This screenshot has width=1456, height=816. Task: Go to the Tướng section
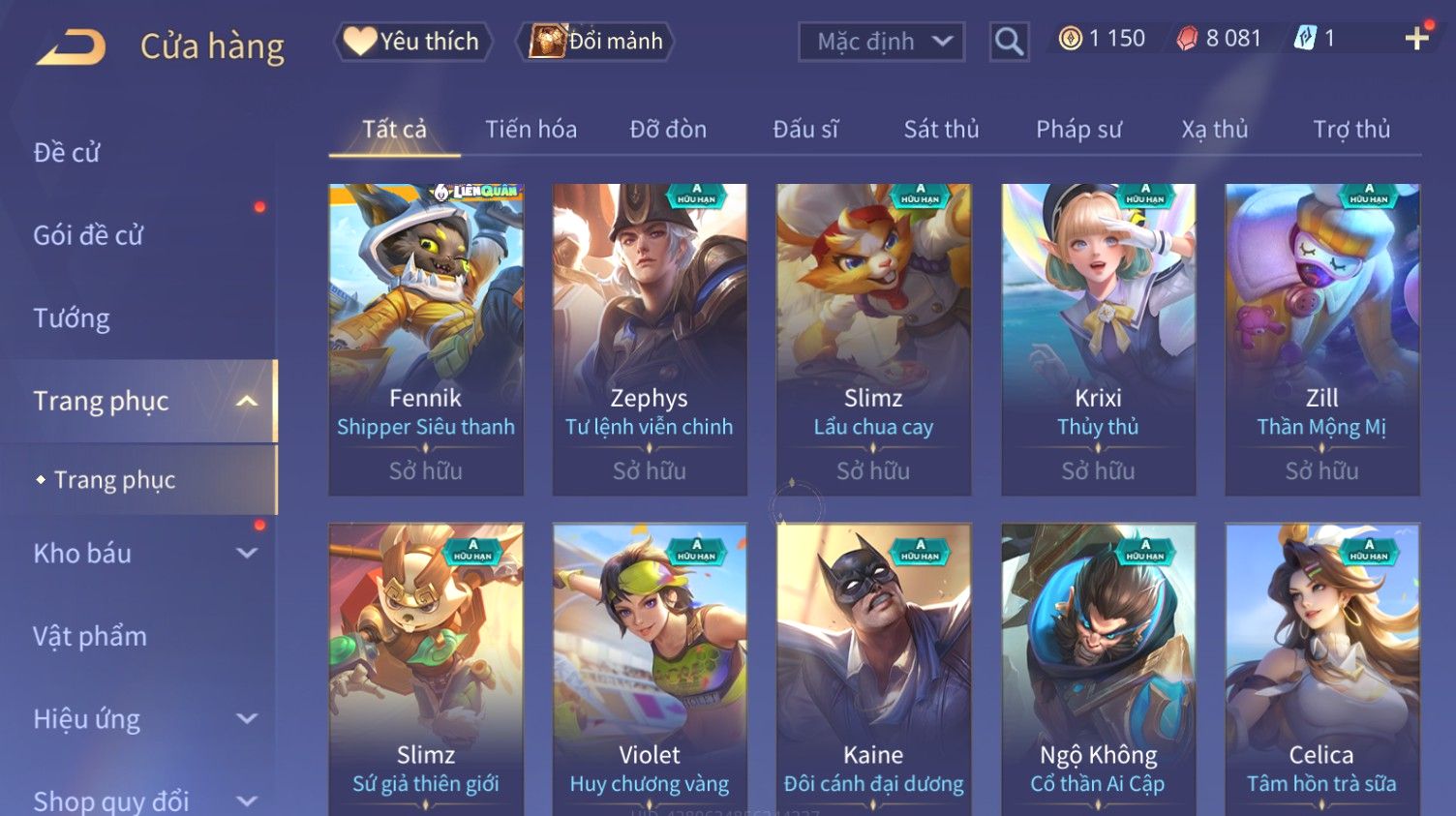(x=72, y=318)
